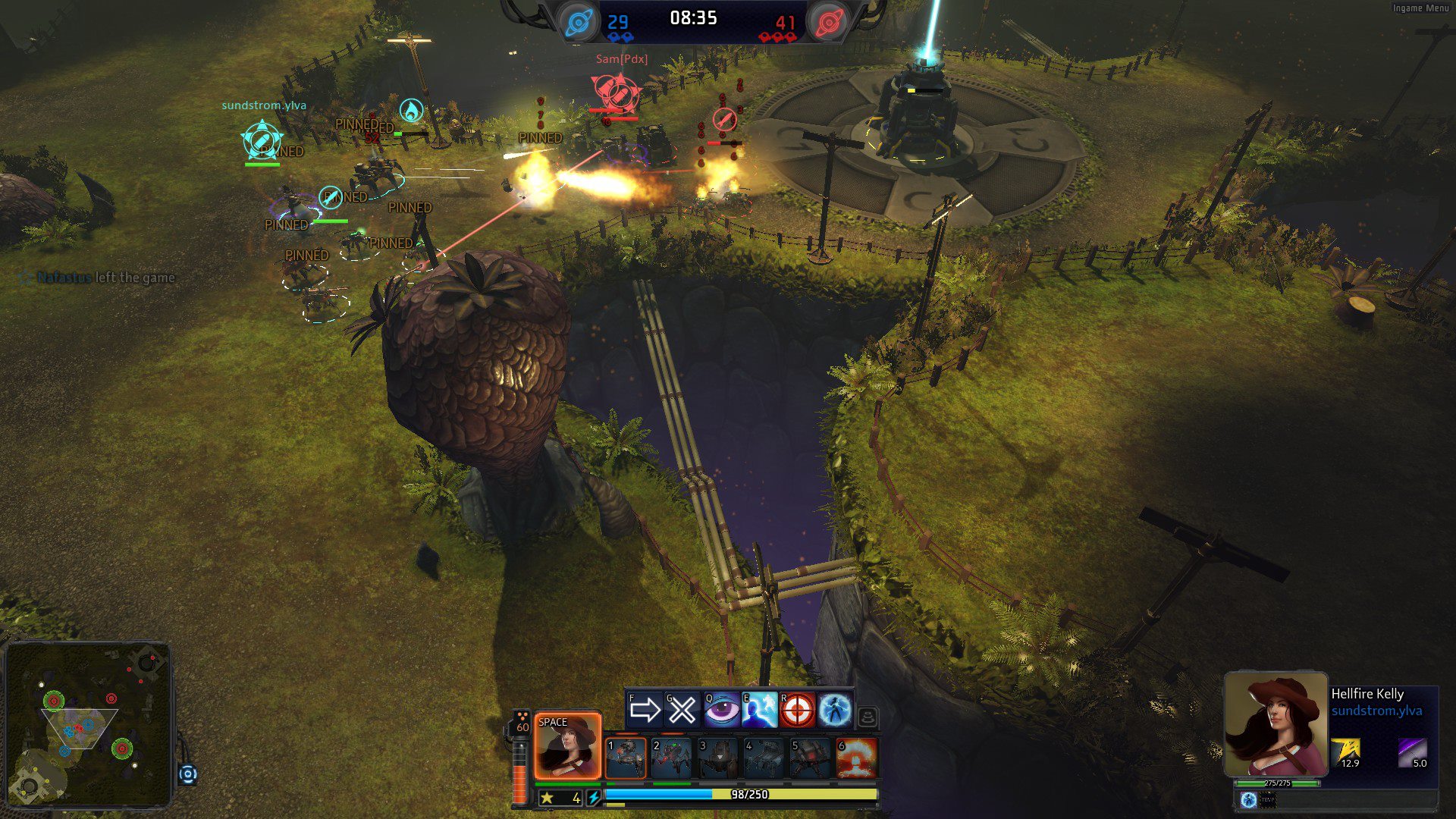
Task: Select the spider walker in slot 2
Action: [x=672, y=758]
